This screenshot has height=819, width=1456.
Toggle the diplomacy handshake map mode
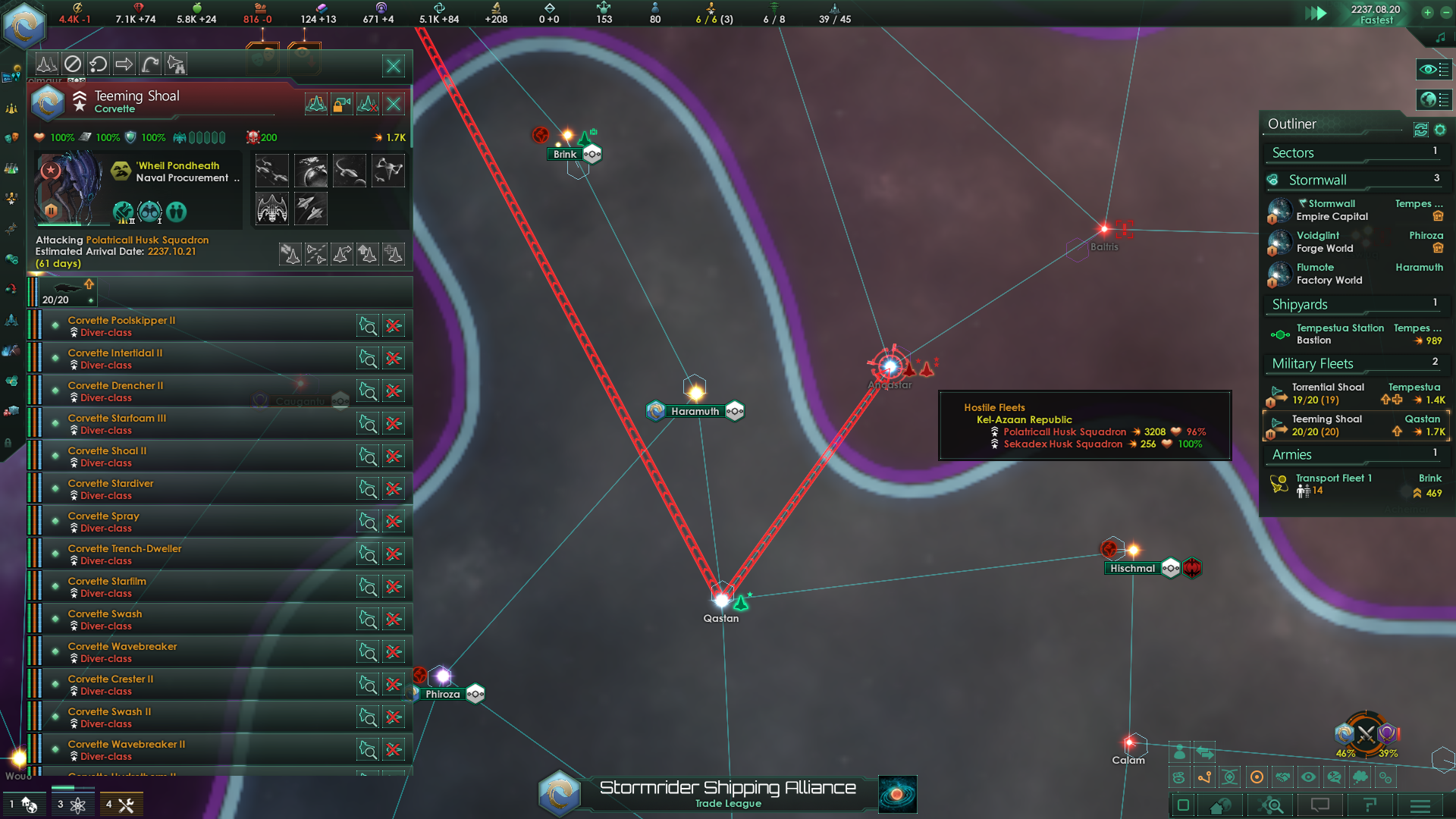click(x=1283, y=777)
